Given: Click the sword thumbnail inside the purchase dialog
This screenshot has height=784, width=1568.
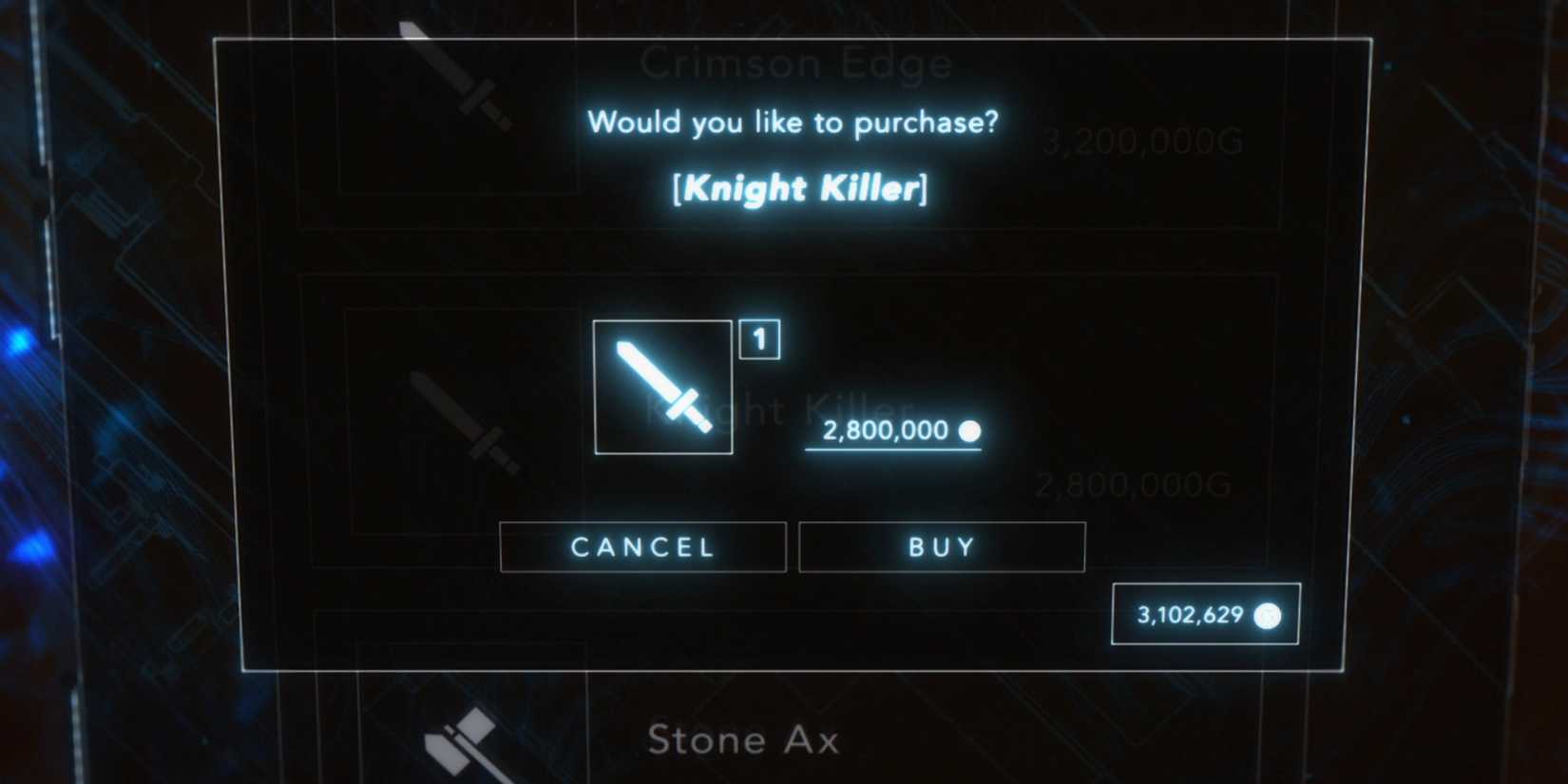Looking at the screenshot, I should click(x=663, y=388).
